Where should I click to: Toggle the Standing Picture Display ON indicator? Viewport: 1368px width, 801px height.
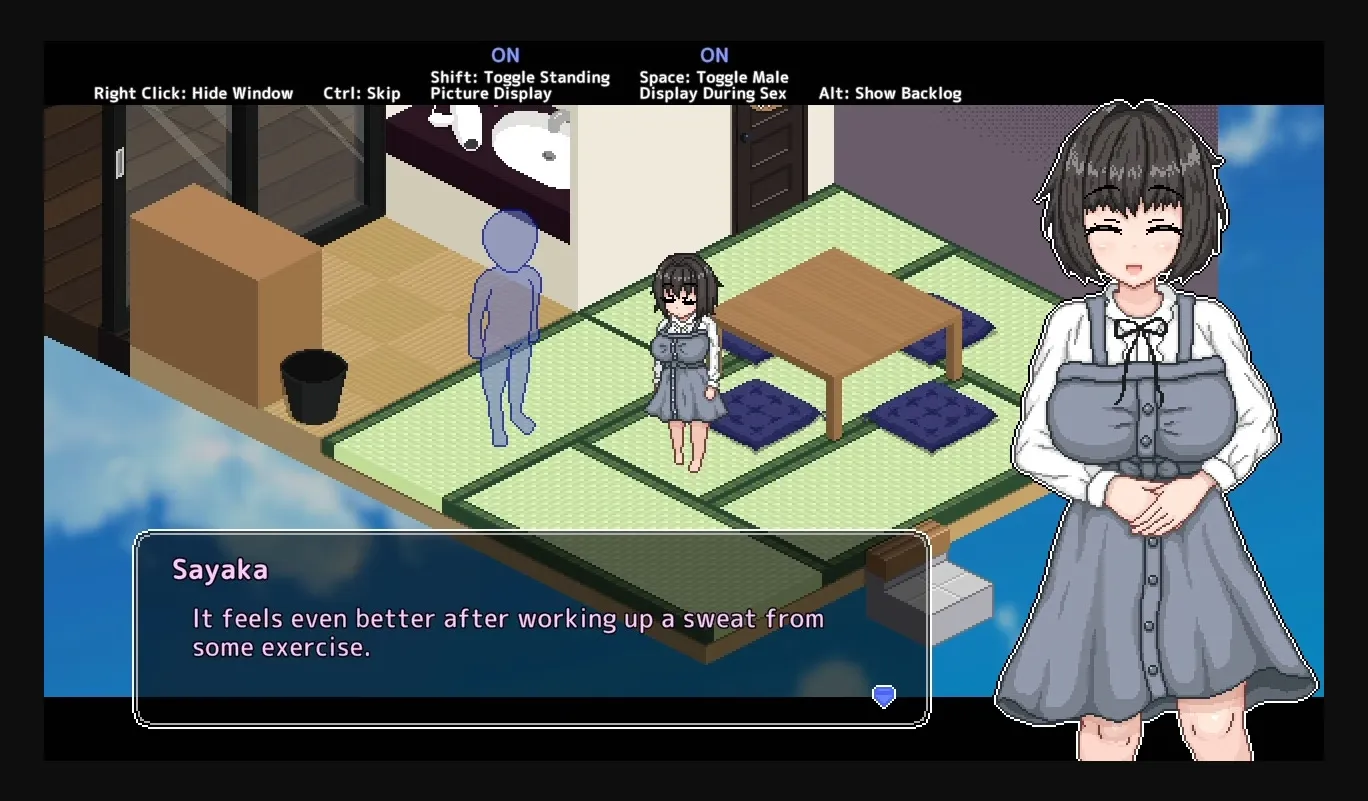pos(506,55)
